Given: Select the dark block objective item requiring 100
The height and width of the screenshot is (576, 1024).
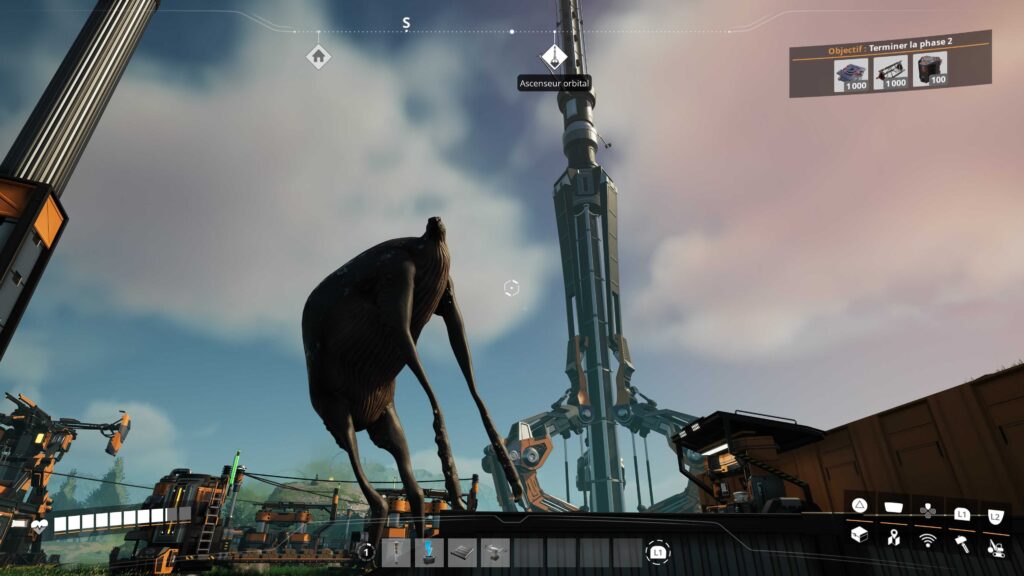Looking at the screenshot, I should [930, 69].
